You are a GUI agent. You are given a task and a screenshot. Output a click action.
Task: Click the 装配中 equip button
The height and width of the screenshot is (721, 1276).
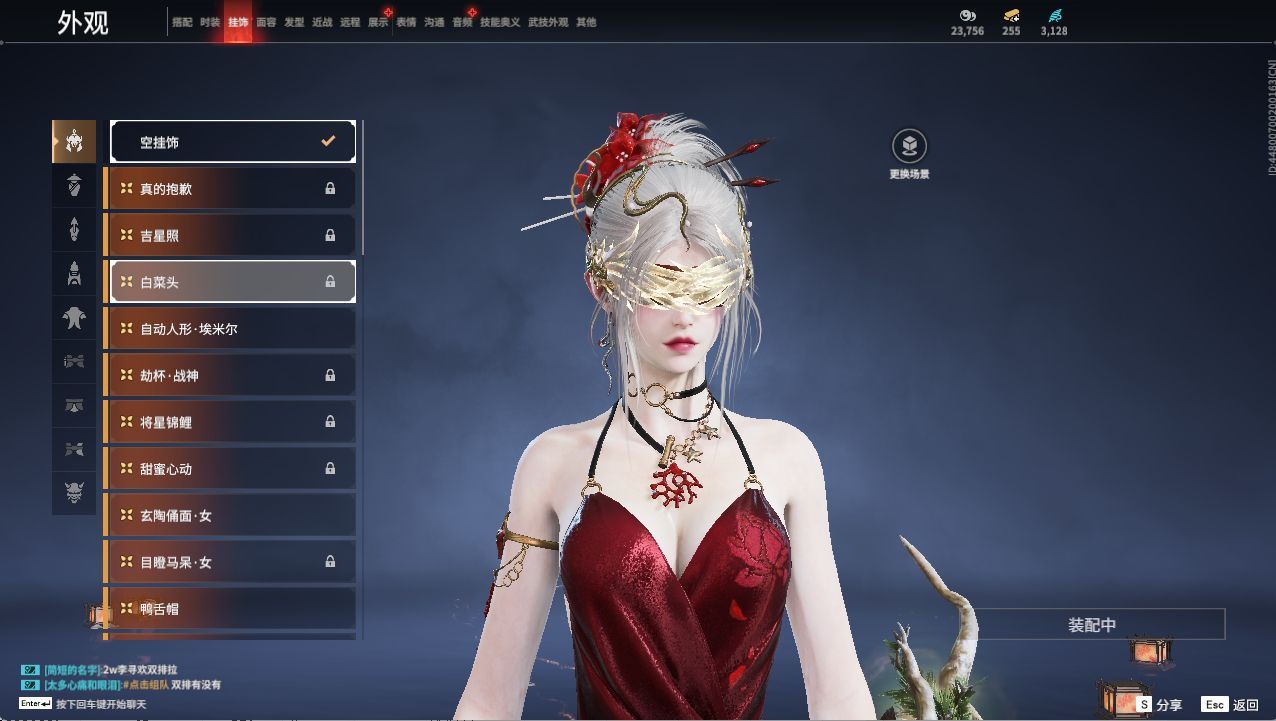pos(1093,625)
